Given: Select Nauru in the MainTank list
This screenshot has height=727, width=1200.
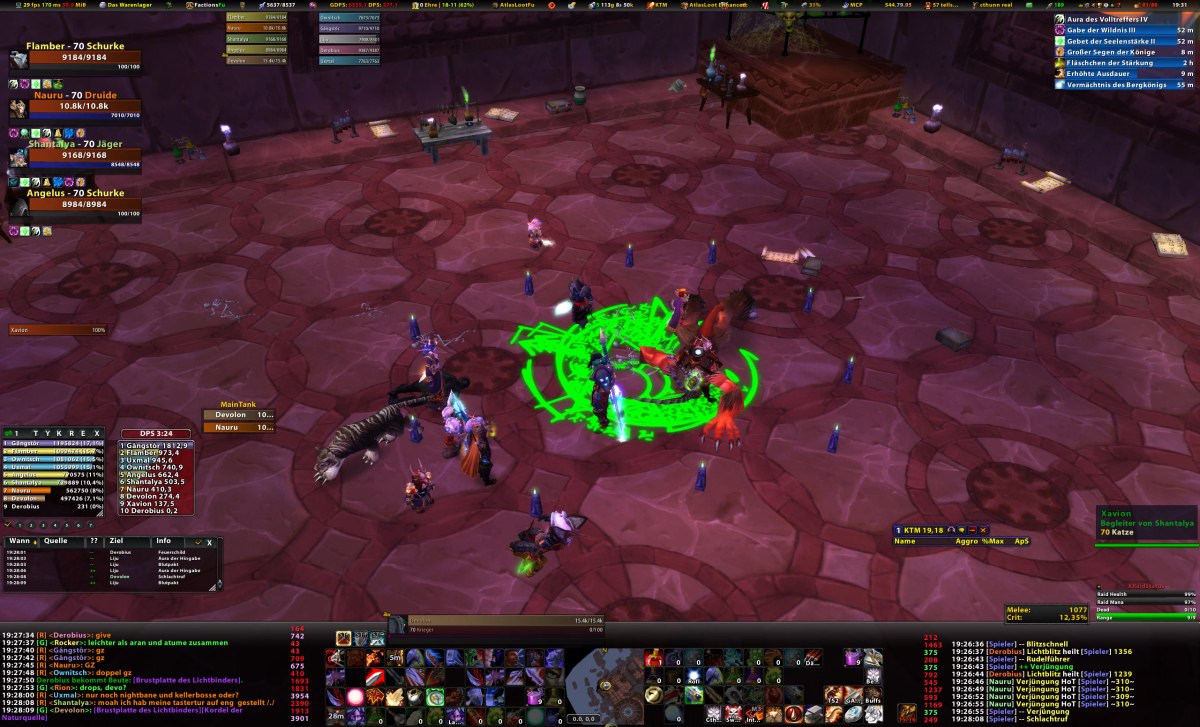Looking at the screenshot, I should (x=239, y=427).
